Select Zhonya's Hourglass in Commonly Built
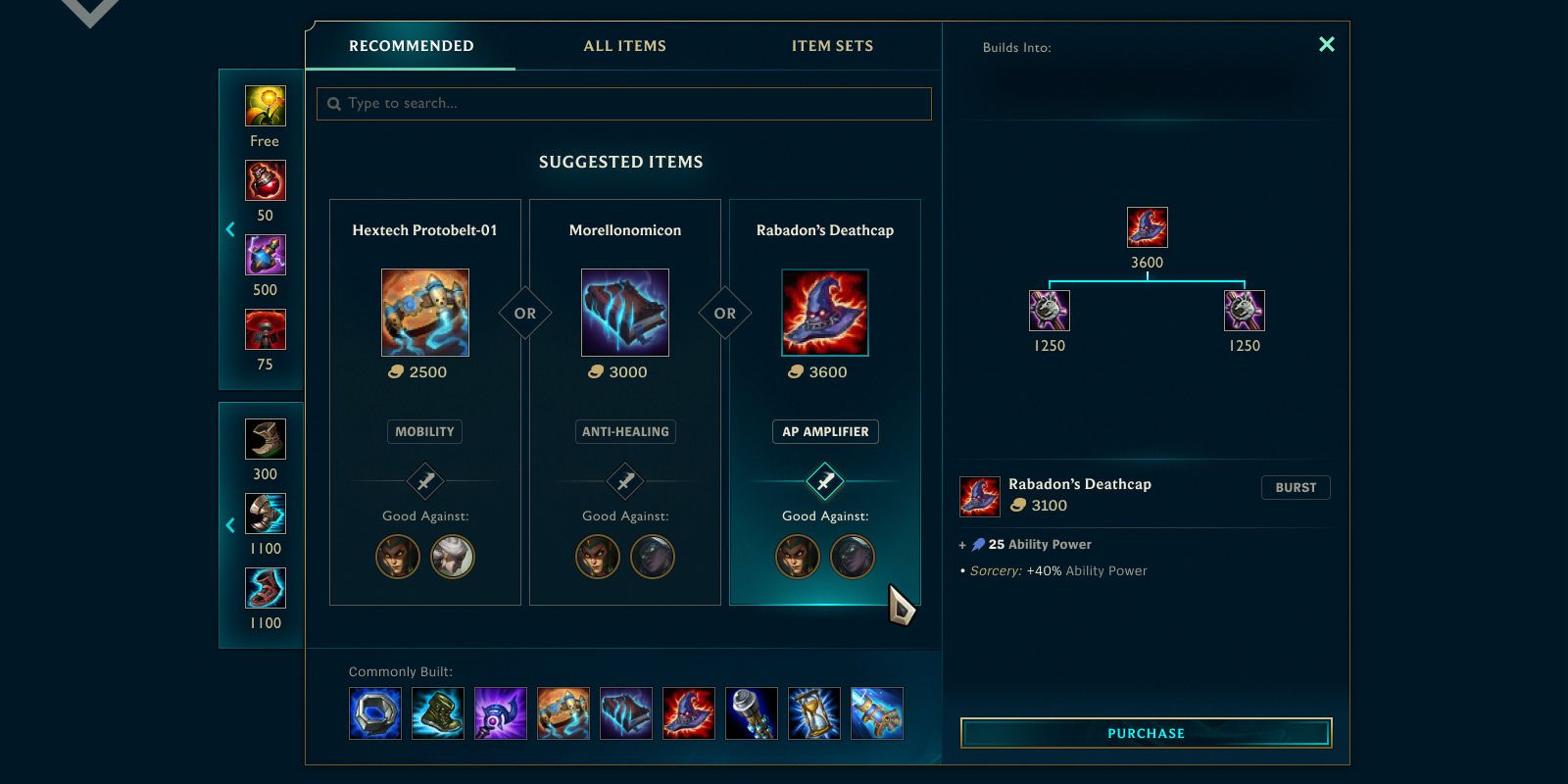Image resolution: width=1568 pixels, height=784 pixels. point(814,713)
